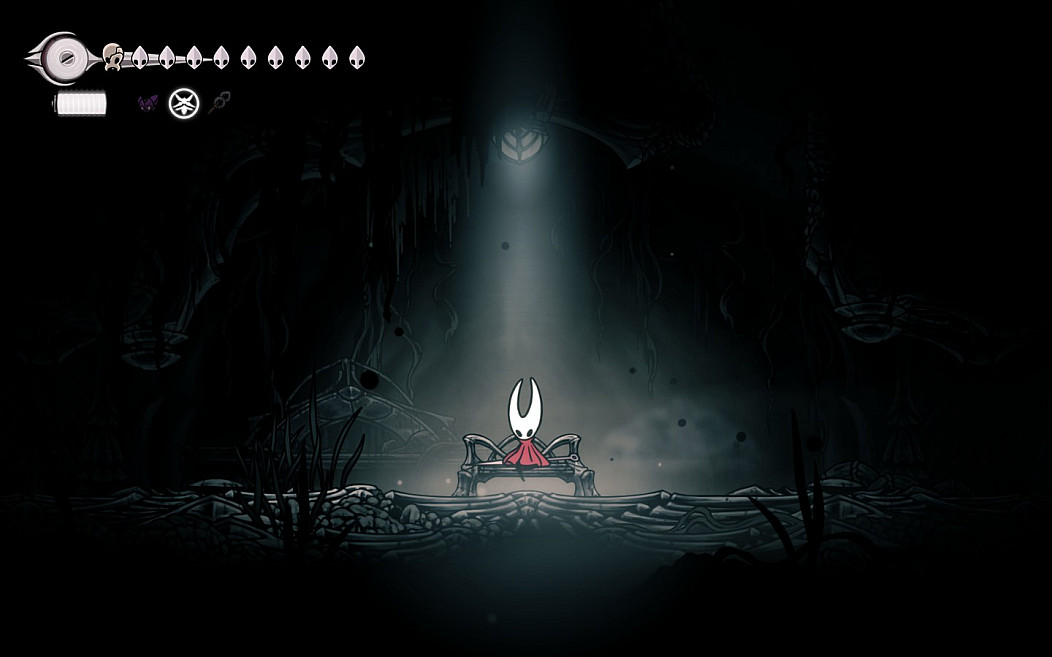Choose the dim mace-shaped tool icon

pyautogui.click(x=219, y=101)
